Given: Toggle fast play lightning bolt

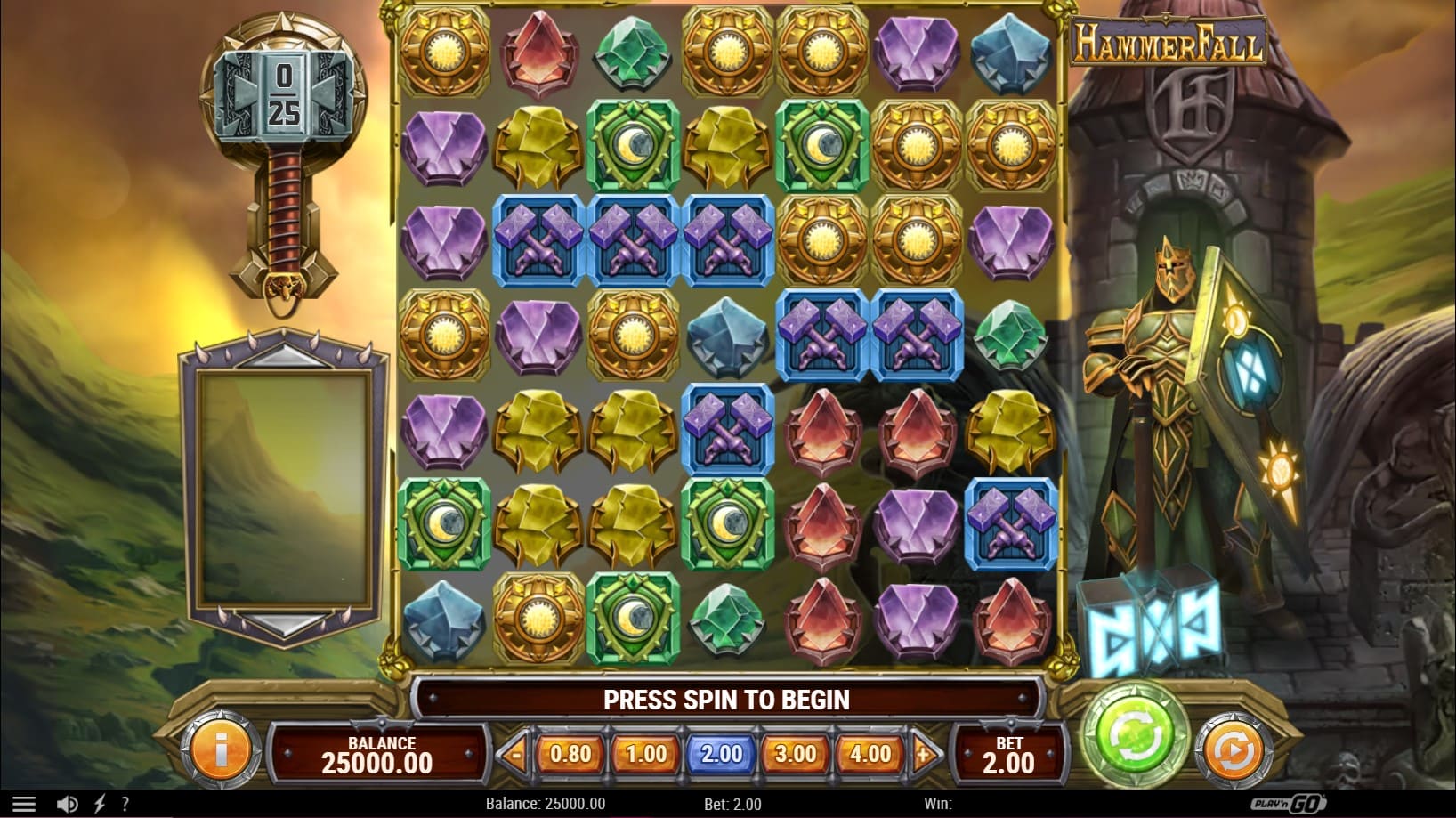Looking at the screenshot, I should pyautogui.click(x=100, y=804).
